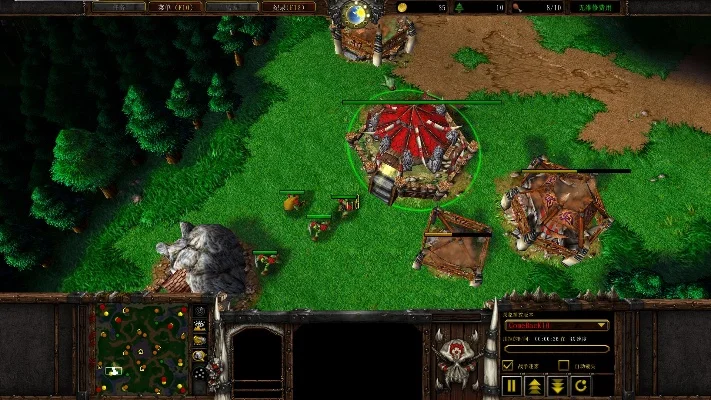711x400 pixels.
Task: Click the replay progress bar
Action: click(557, 349)
